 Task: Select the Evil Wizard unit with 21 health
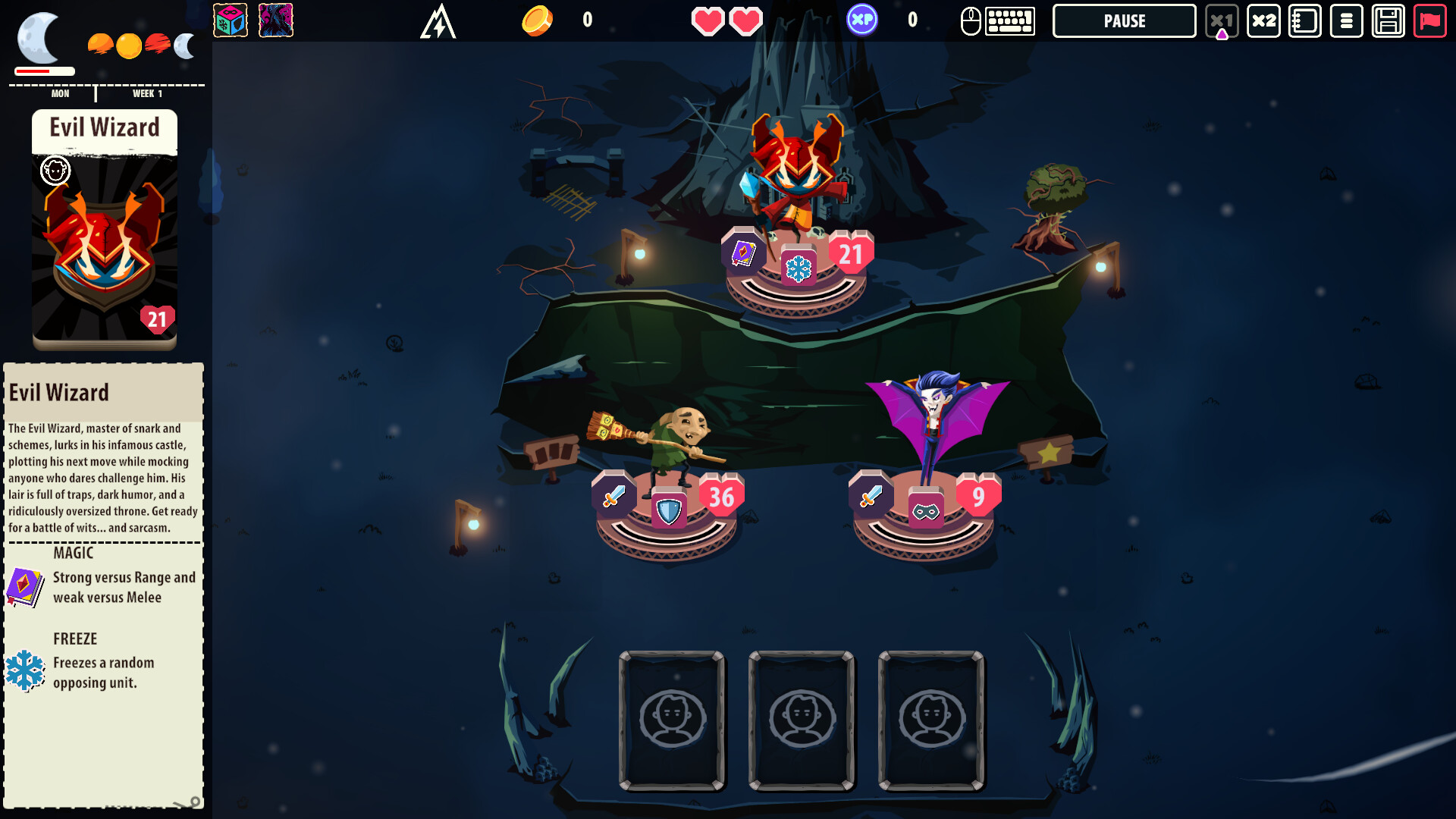coord(796,174)
